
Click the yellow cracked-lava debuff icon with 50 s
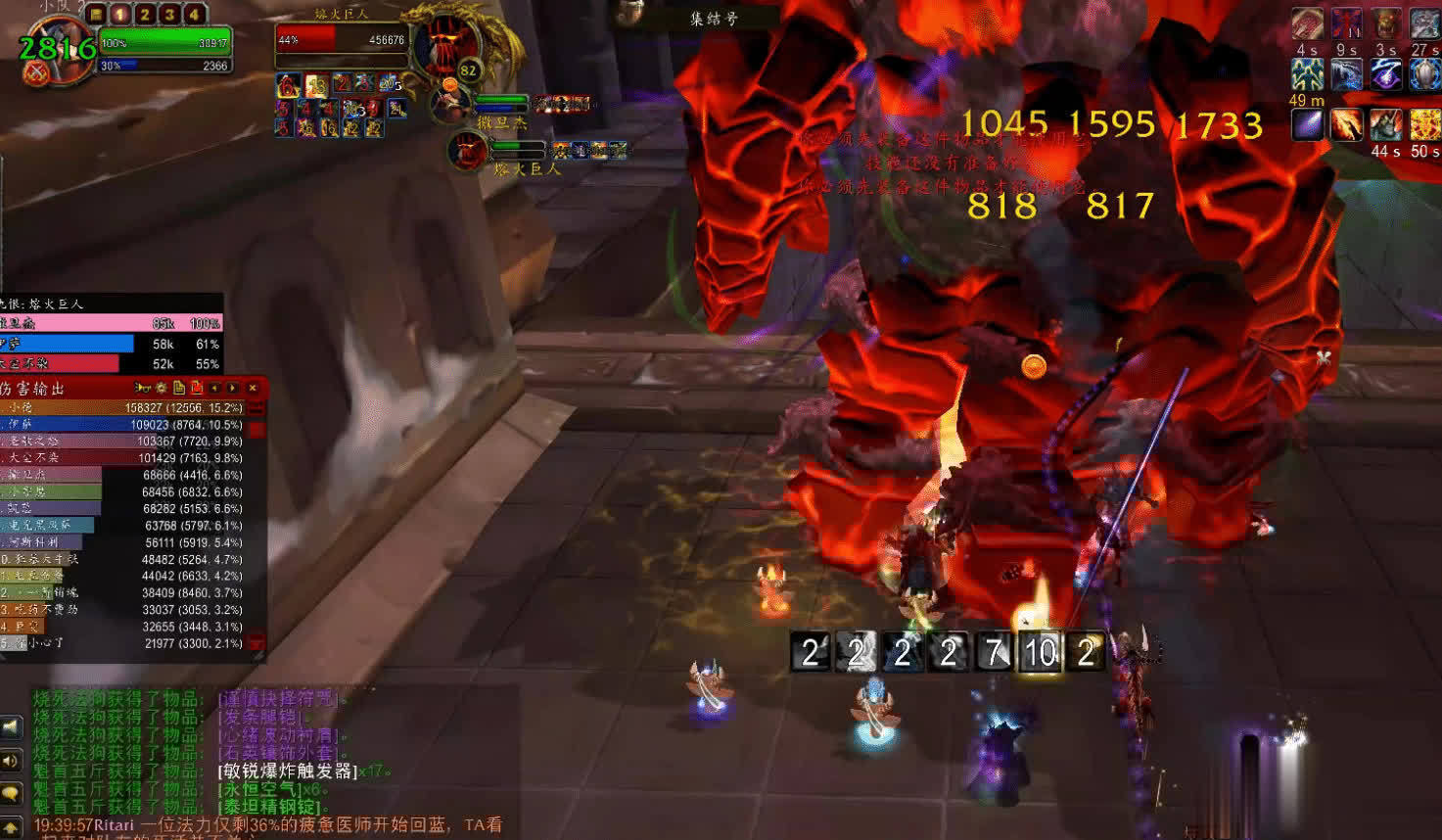coord(1424,124)
